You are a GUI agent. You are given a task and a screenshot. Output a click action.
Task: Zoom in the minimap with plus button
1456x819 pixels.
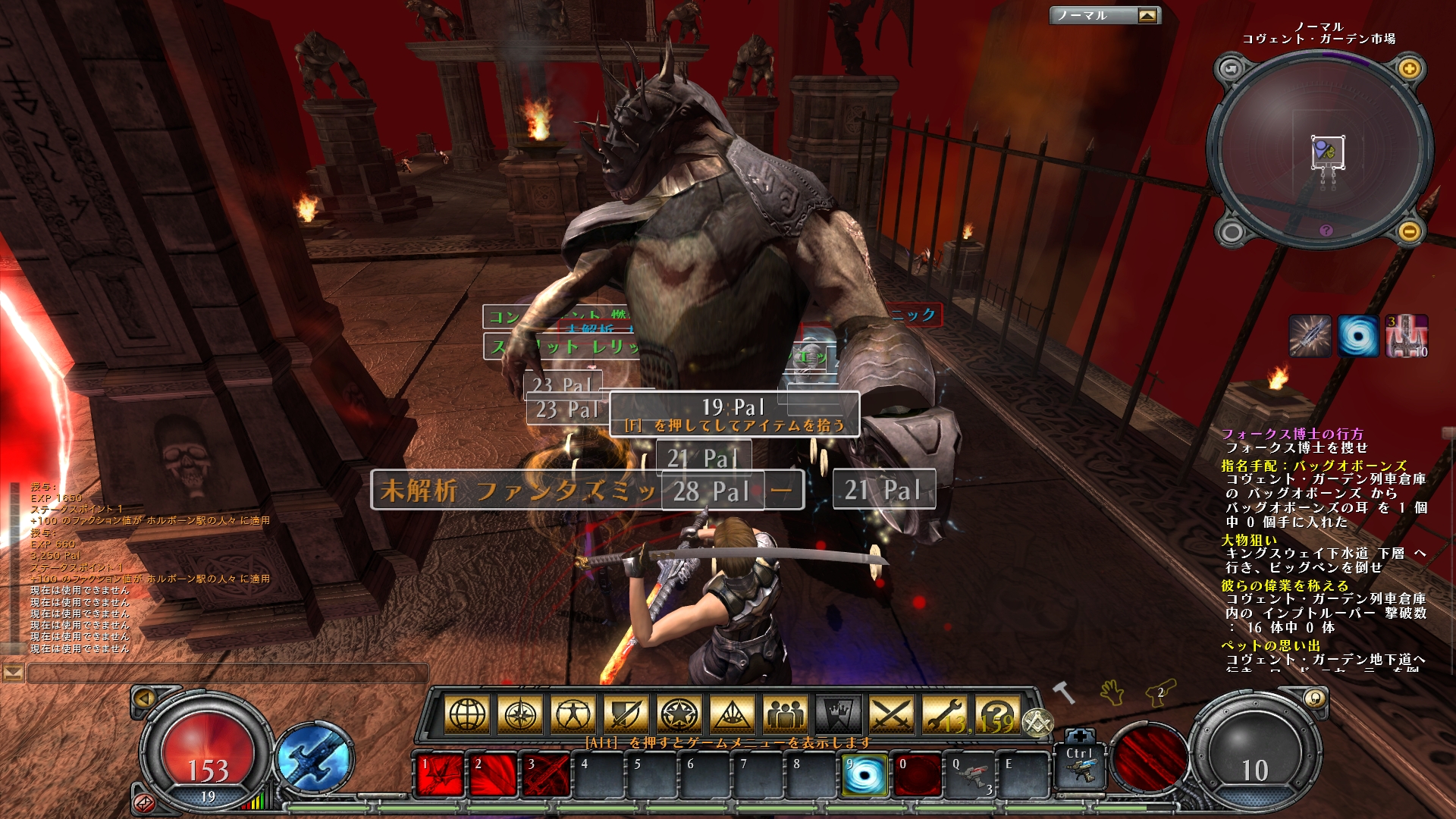[x=1409, y=69]
